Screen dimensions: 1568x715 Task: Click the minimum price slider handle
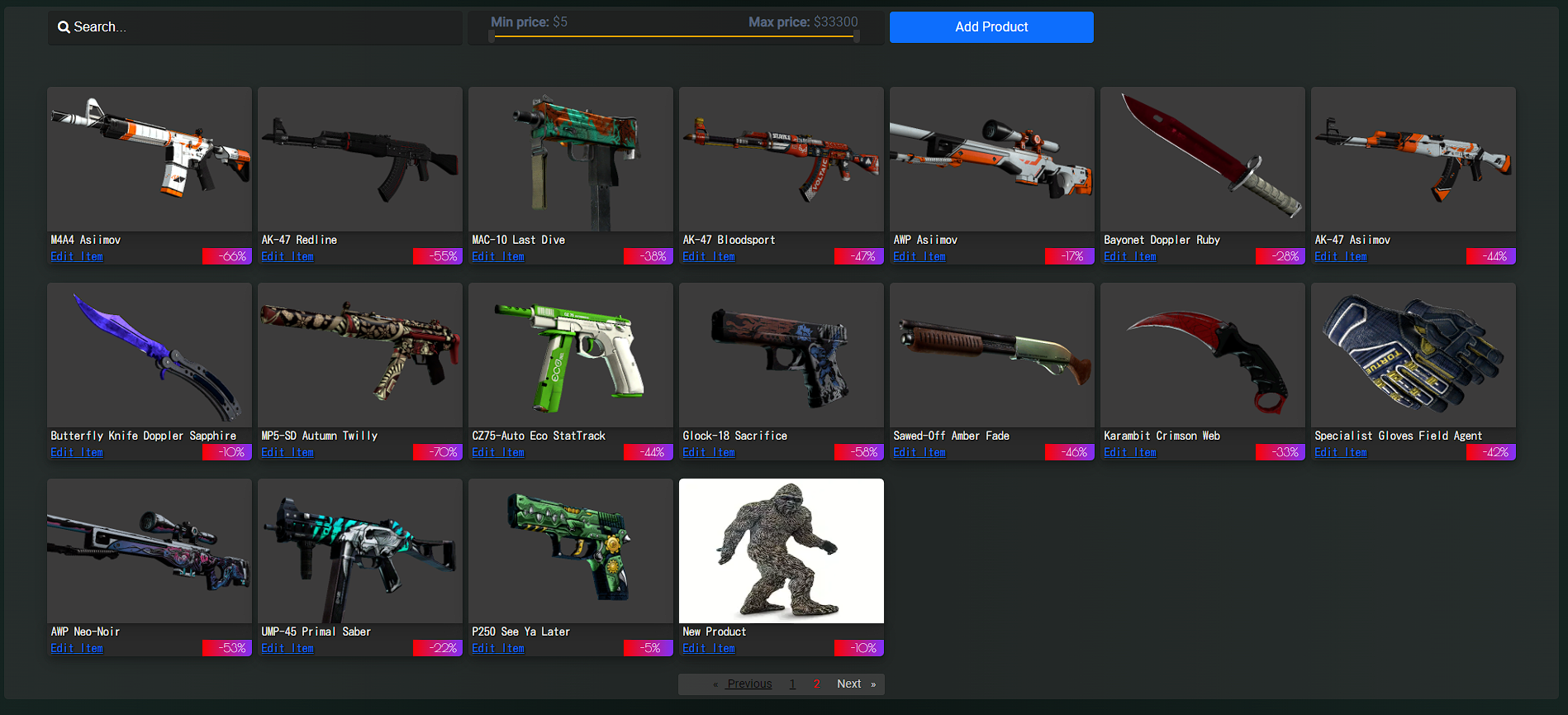click(x=494, y=36)
